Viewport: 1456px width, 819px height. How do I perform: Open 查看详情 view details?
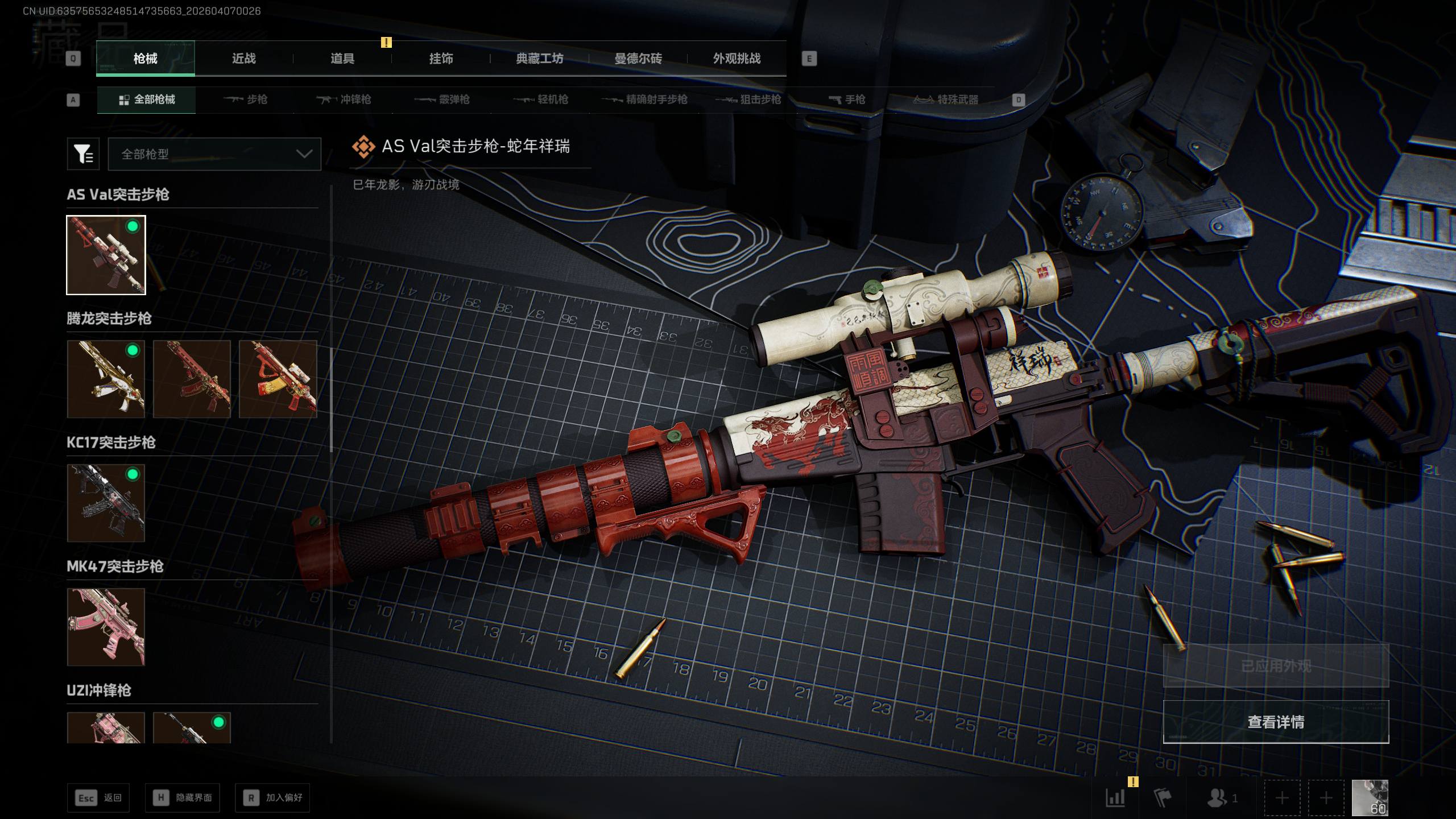(1276, 722)
